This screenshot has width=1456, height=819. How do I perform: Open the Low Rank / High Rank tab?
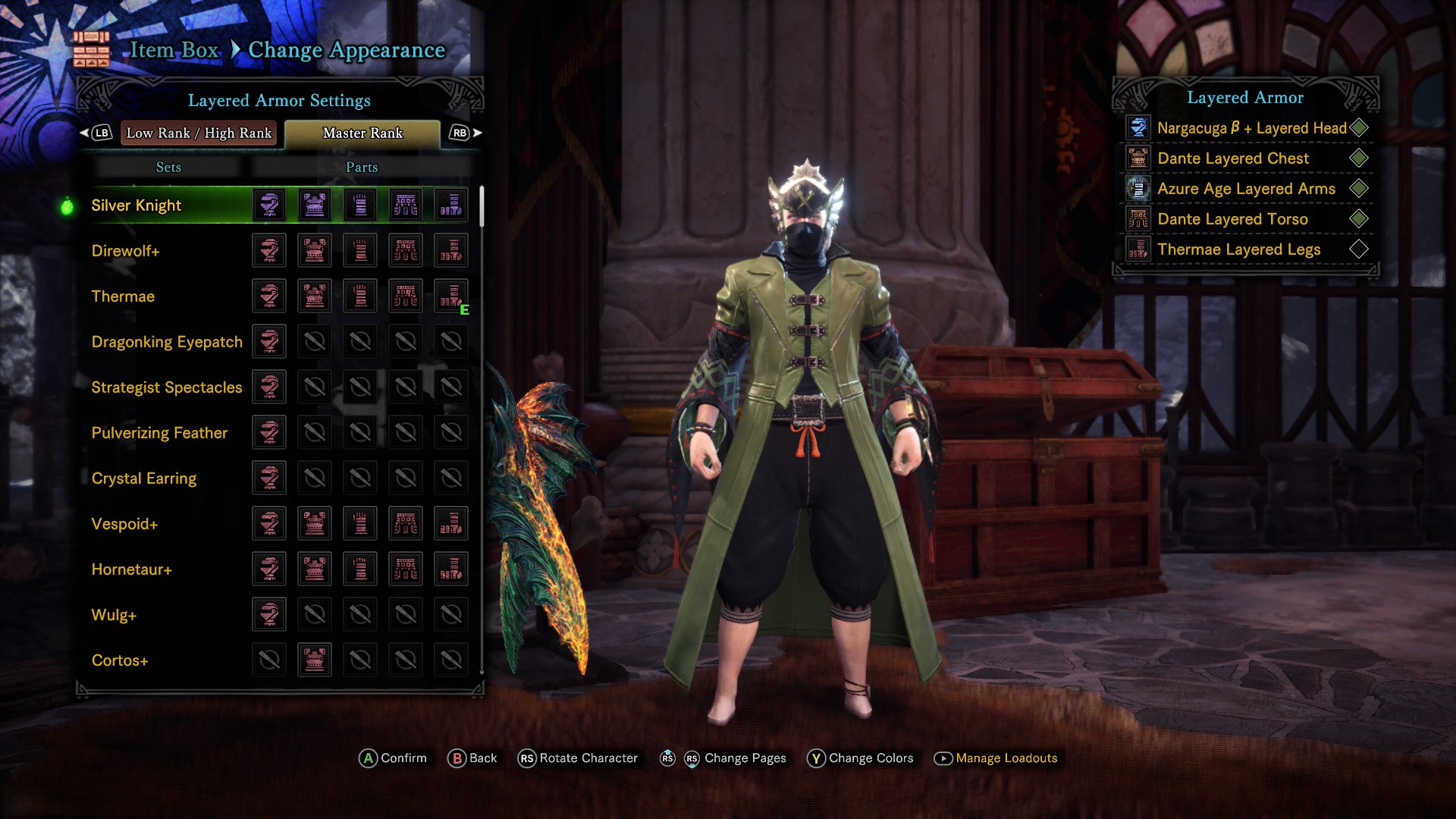point(199,133)
